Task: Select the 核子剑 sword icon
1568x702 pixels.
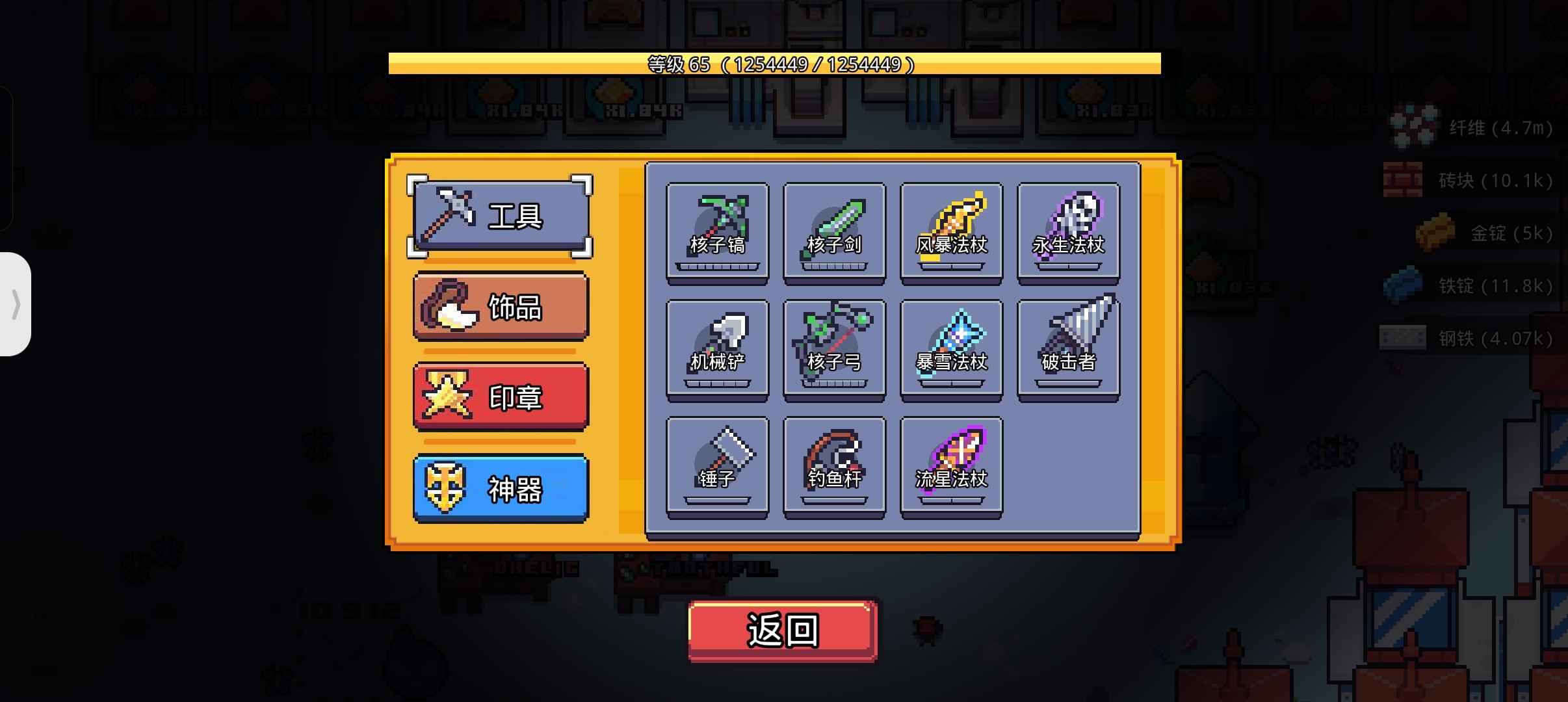Action: [835, 234]
